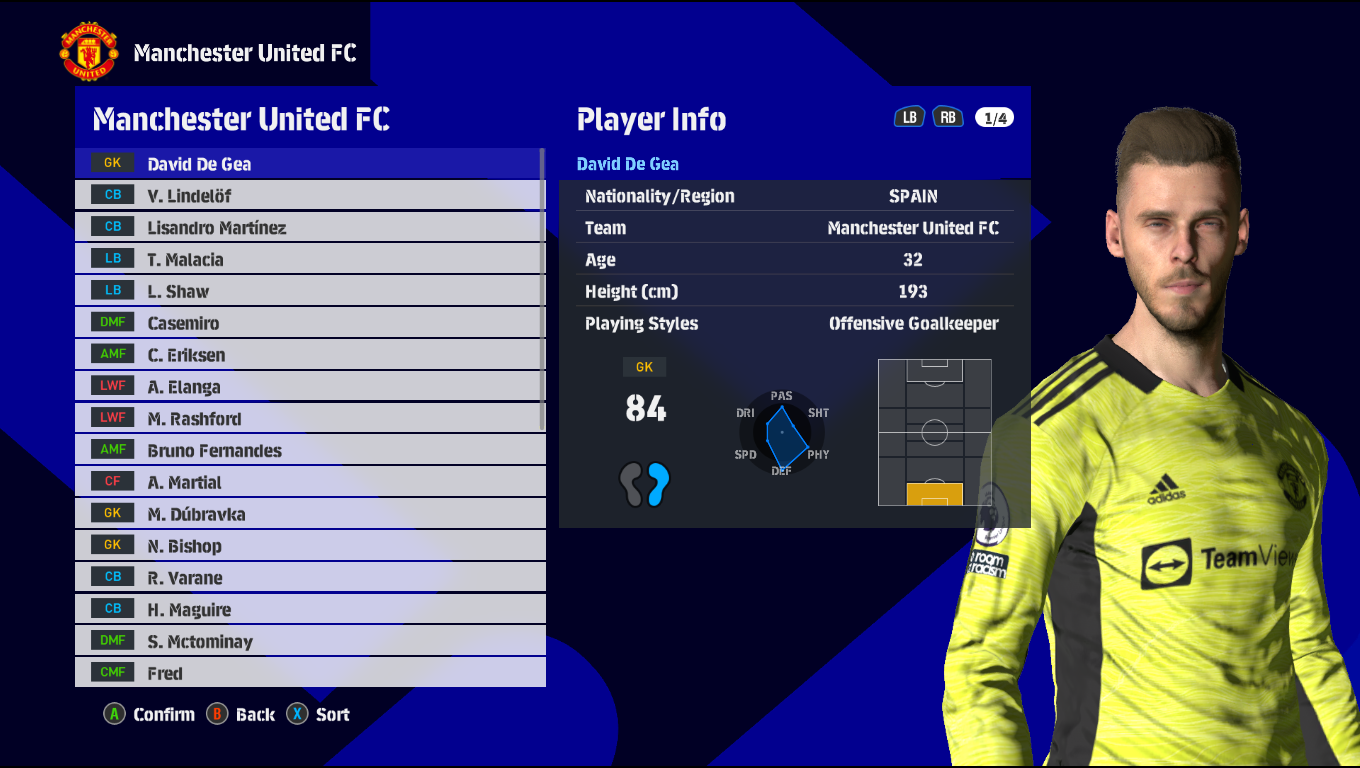This screenshot has height=768, width=1360.
Task: Choose R. Varane from the roster
Action: pos(310,578)
